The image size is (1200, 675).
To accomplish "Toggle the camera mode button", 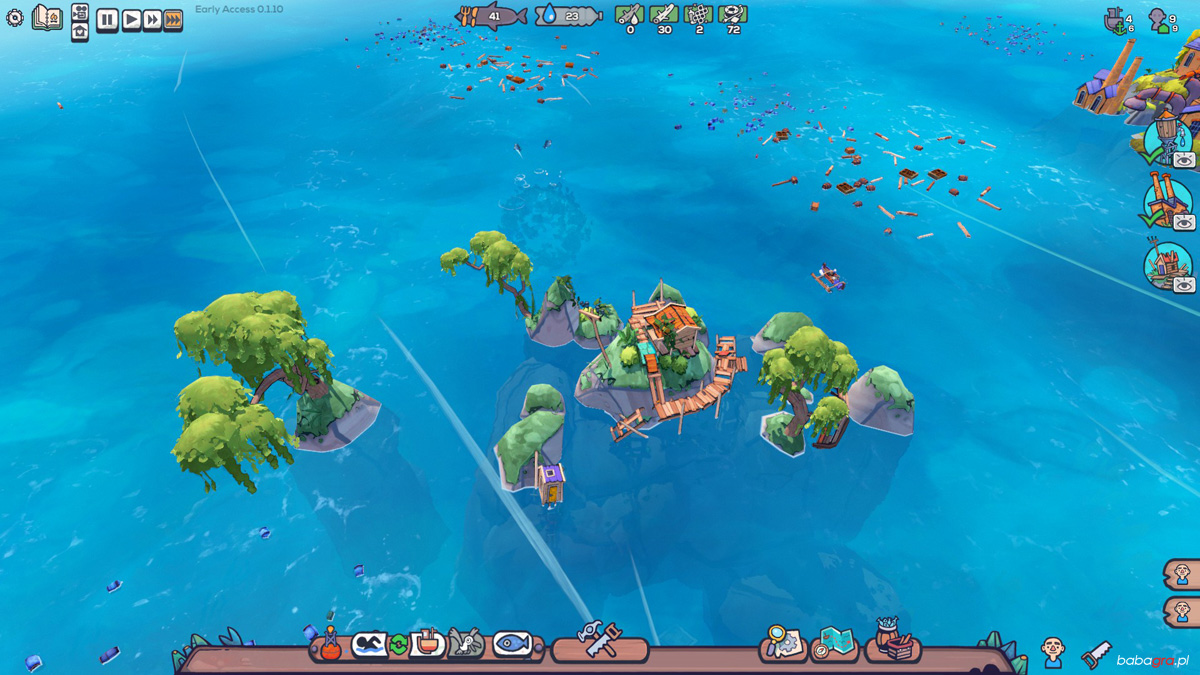I will (80, 11).
